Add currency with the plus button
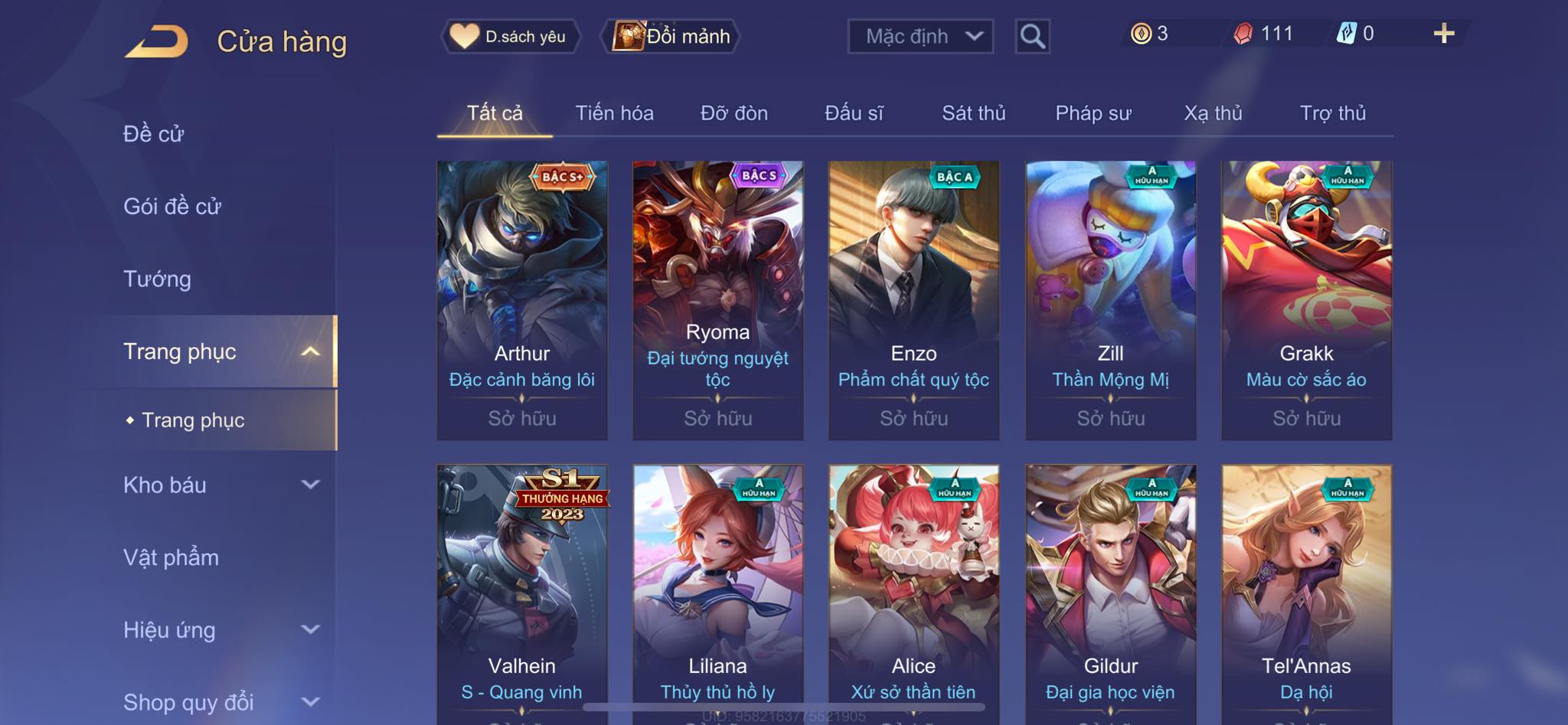This screenshot has width=1568, height=725. tap(1443, 34)
